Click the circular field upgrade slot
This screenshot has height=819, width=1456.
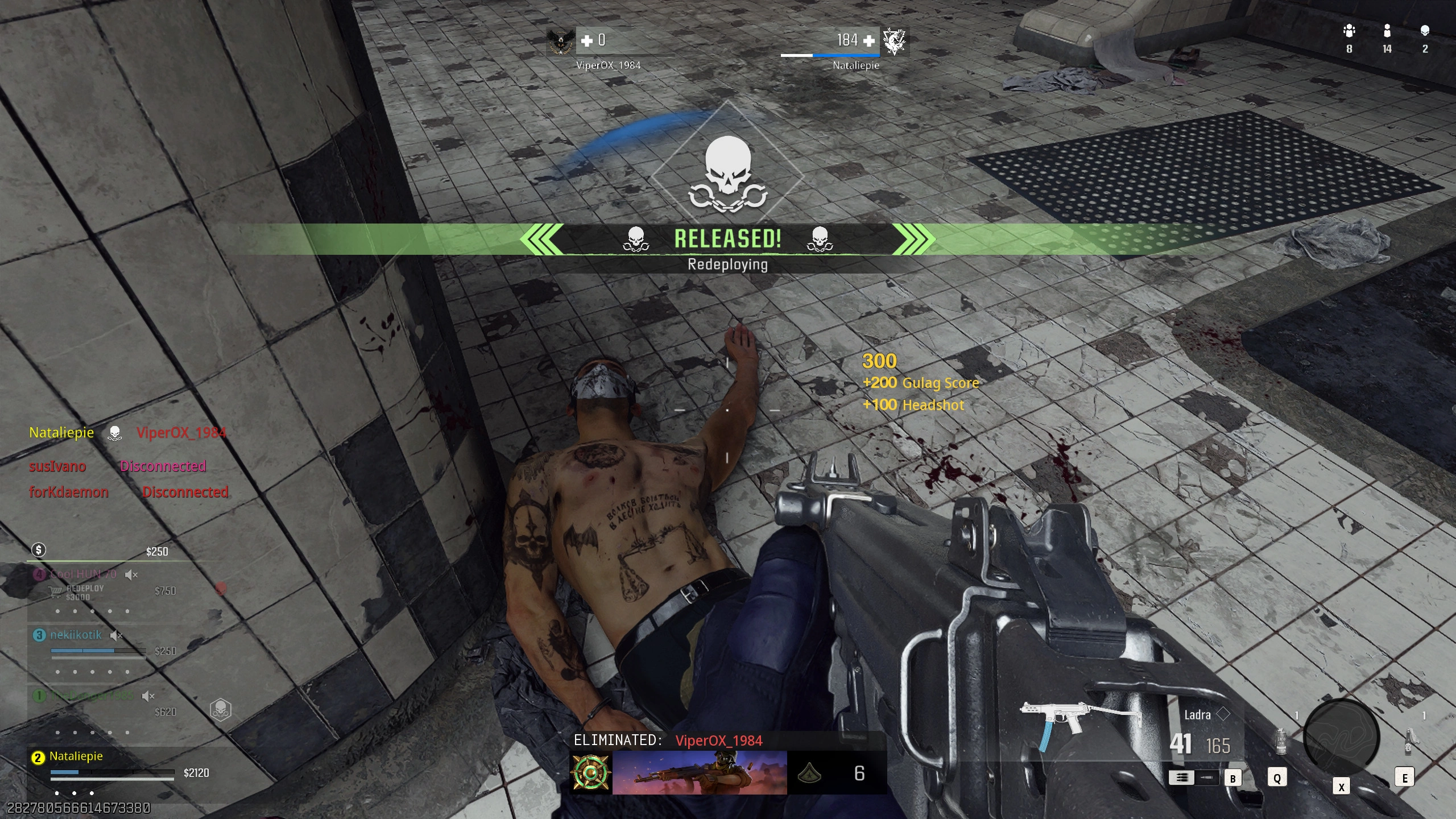click(1341, 738)
